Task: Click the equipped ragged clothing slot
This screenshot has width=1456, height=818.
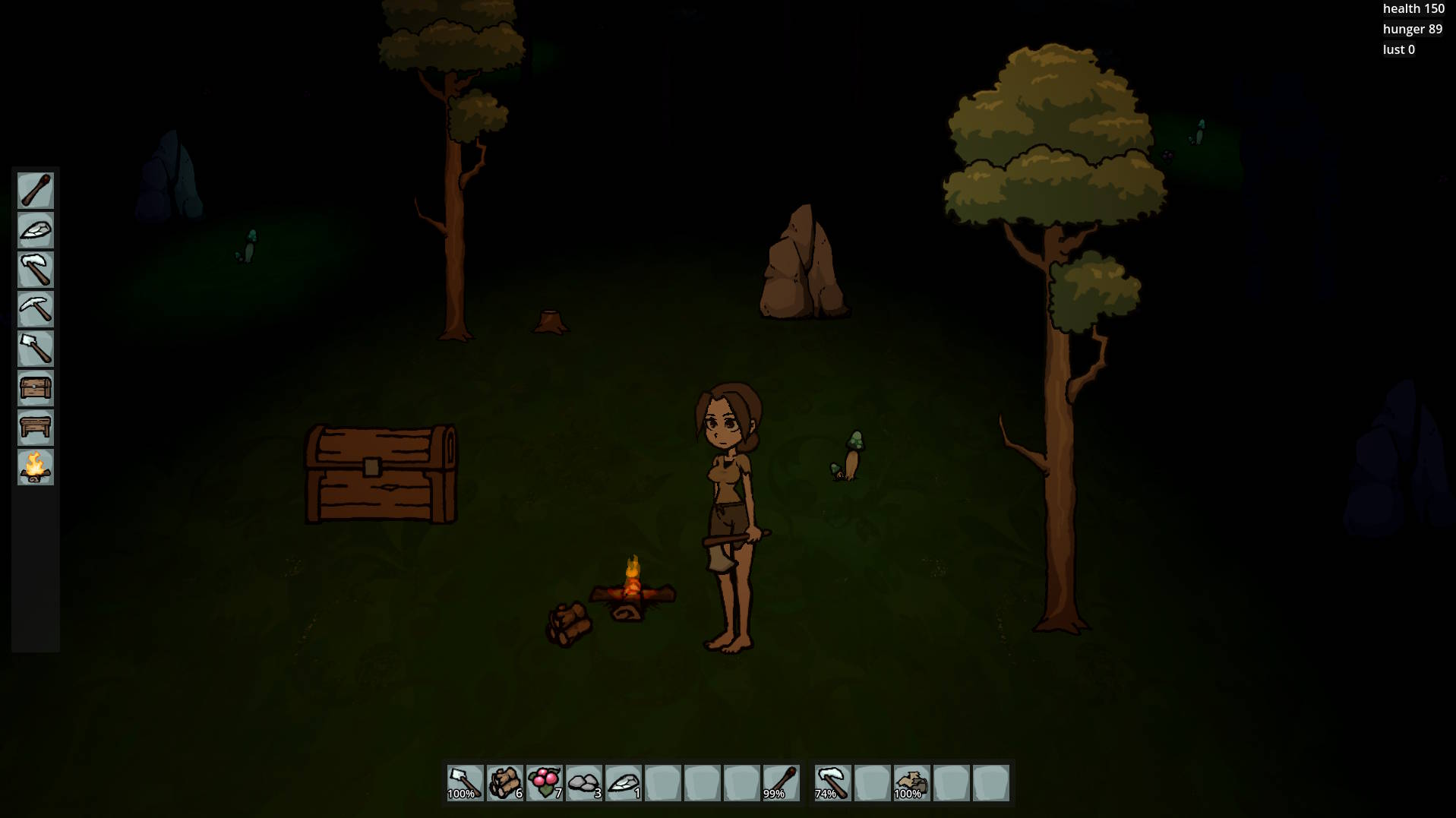Action: (911, 783)
